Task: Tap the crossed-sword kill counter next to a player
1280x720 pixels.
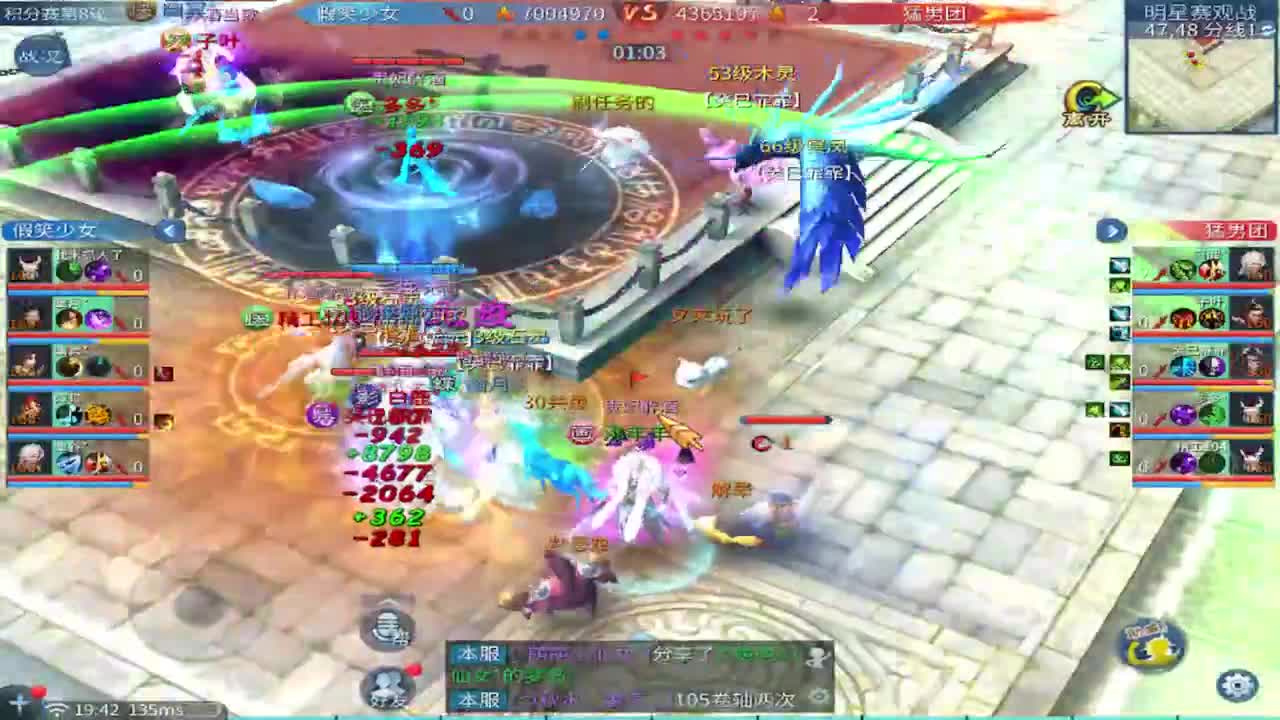Action: (122, 277)
